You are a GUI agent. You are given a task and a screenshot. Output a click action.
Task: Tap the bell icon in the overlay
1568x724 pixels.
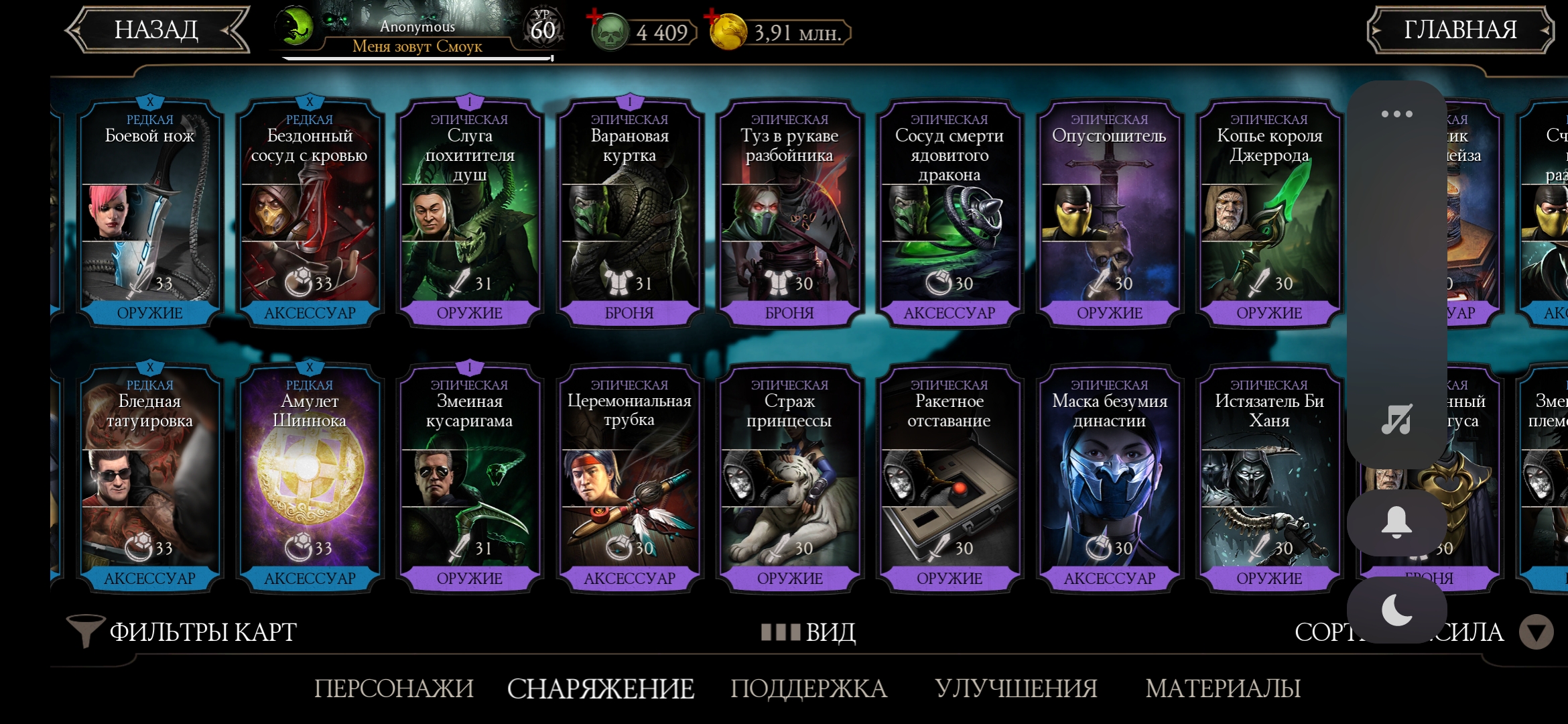[x=1396, y=522]
